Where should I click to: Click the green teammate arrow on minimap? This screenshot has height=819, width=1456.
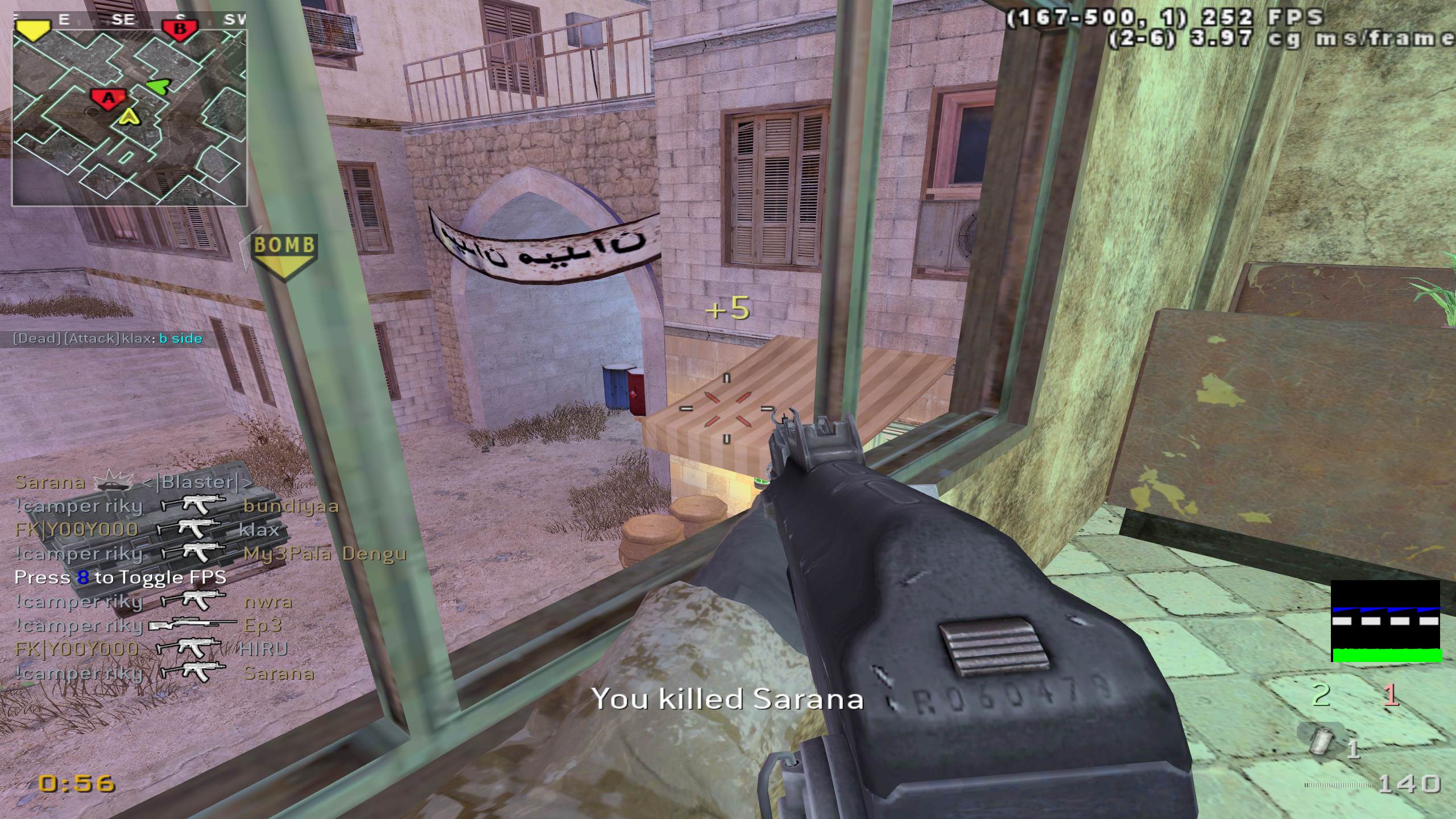(158, 86)
